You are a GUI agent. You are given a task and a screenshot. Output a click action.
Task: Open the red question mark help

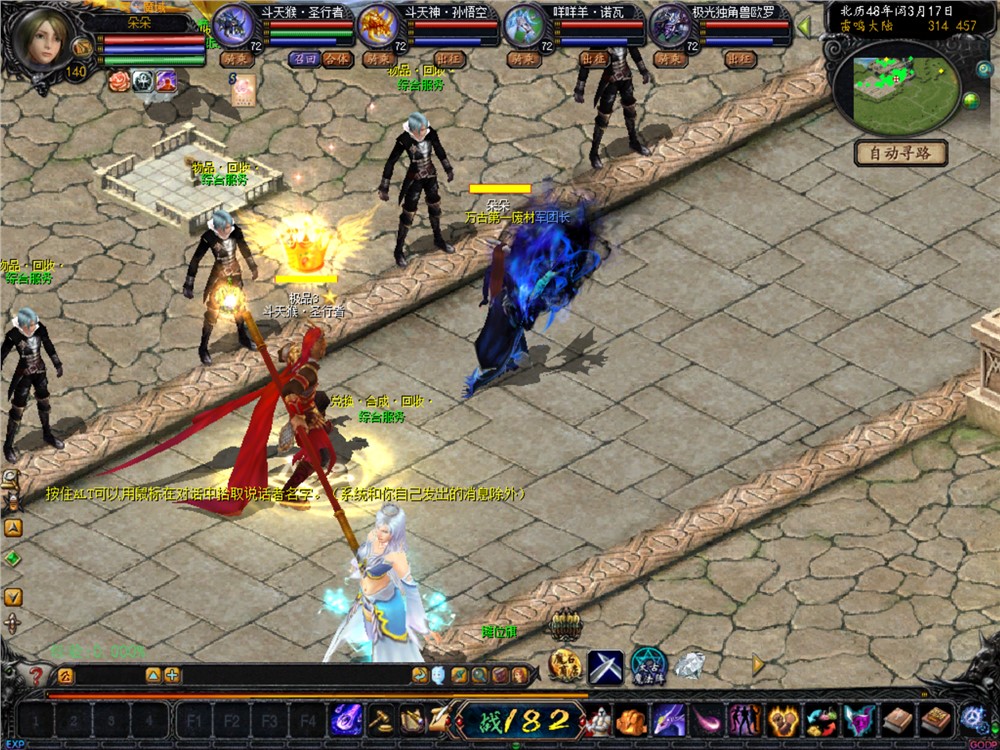(x=36, y=676)
